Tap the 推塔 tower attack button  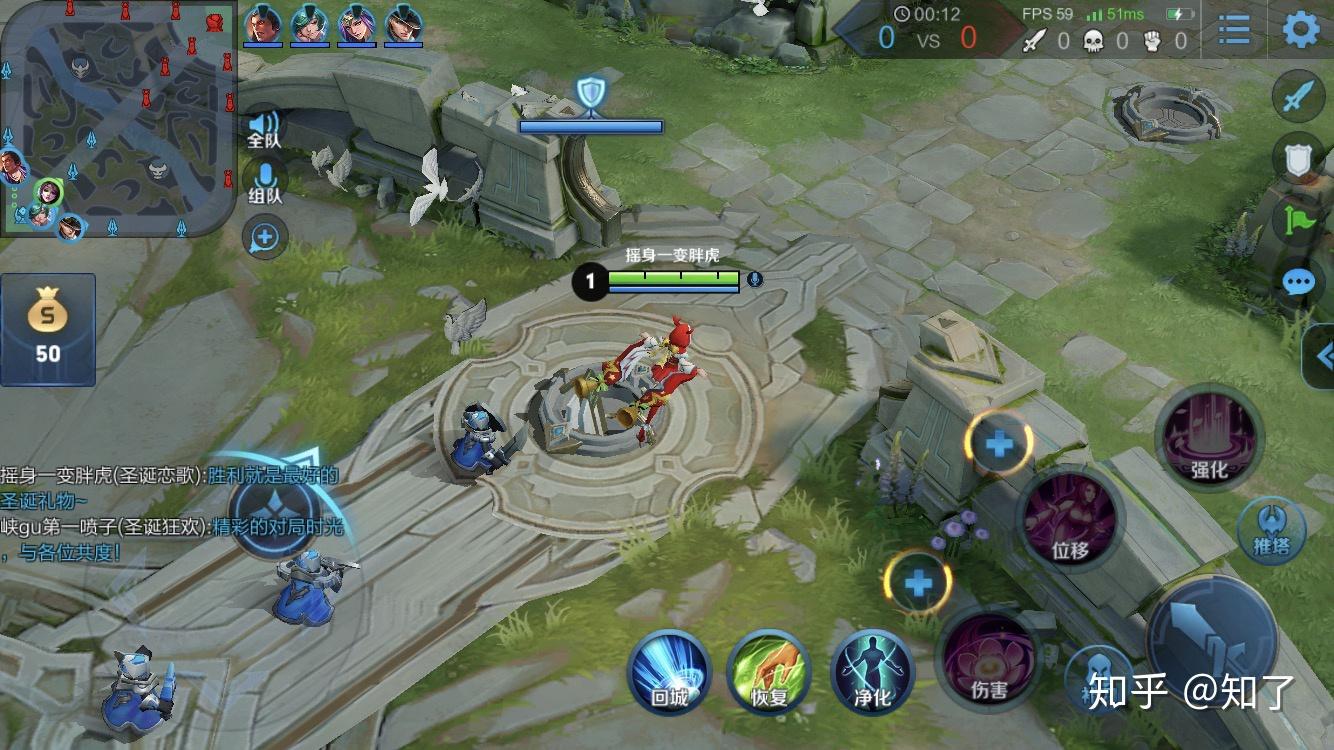click(1271, 530)
